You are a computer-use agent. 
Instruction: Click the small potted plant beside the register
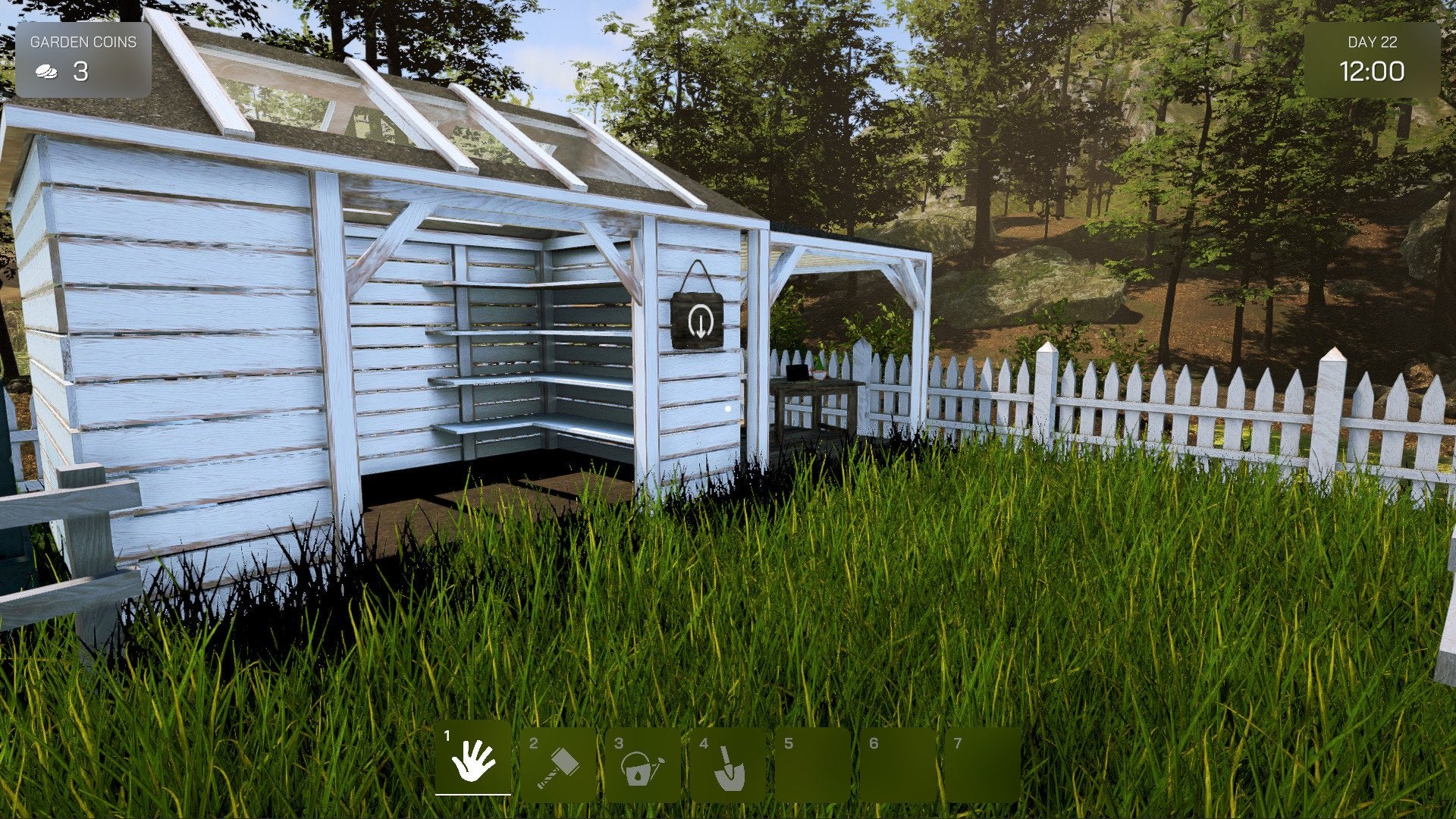tap(820, 369)
